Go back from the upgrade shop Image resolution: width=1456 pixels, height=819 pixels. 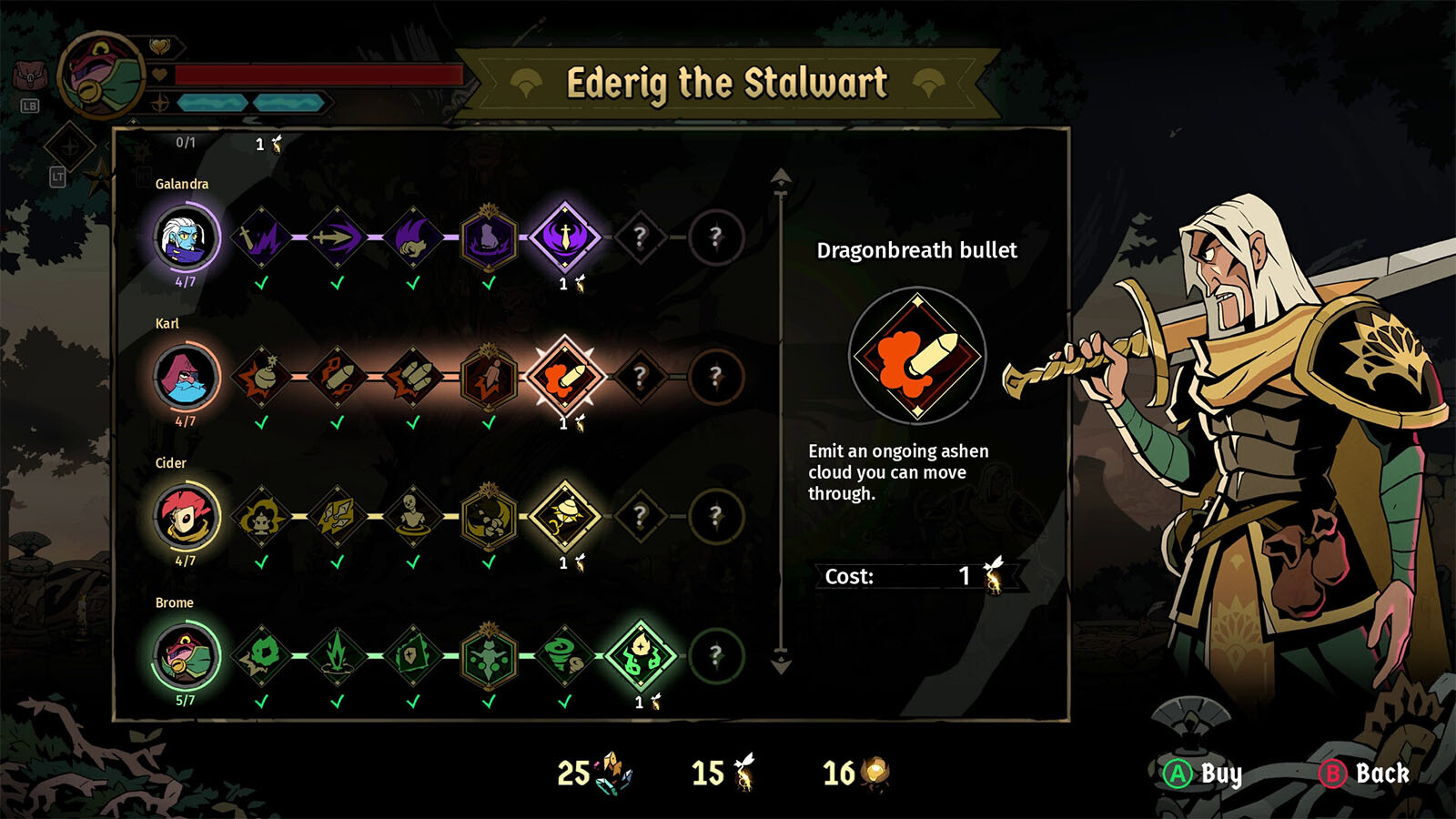click(1364, 773)
